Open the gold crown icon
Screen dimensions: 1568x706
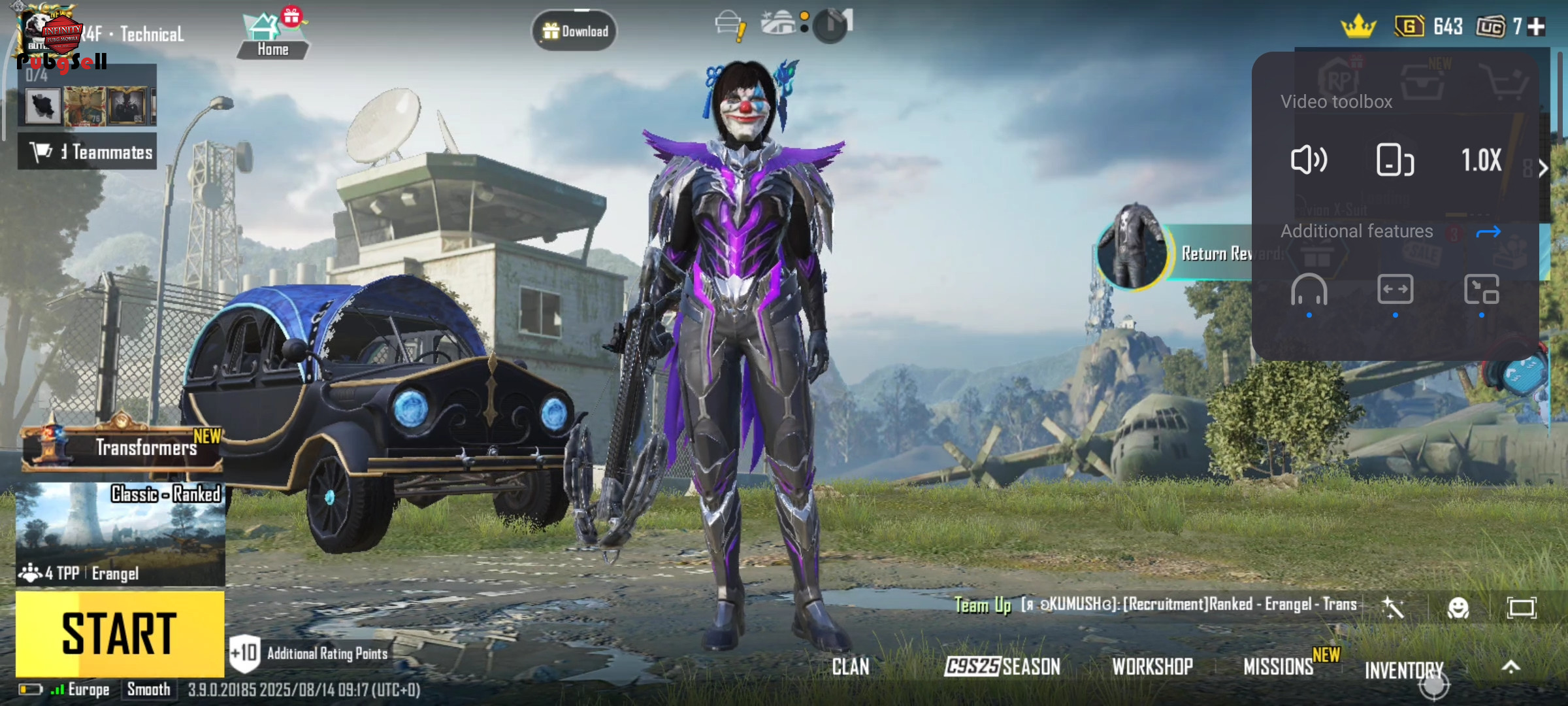click(1358, 27)
